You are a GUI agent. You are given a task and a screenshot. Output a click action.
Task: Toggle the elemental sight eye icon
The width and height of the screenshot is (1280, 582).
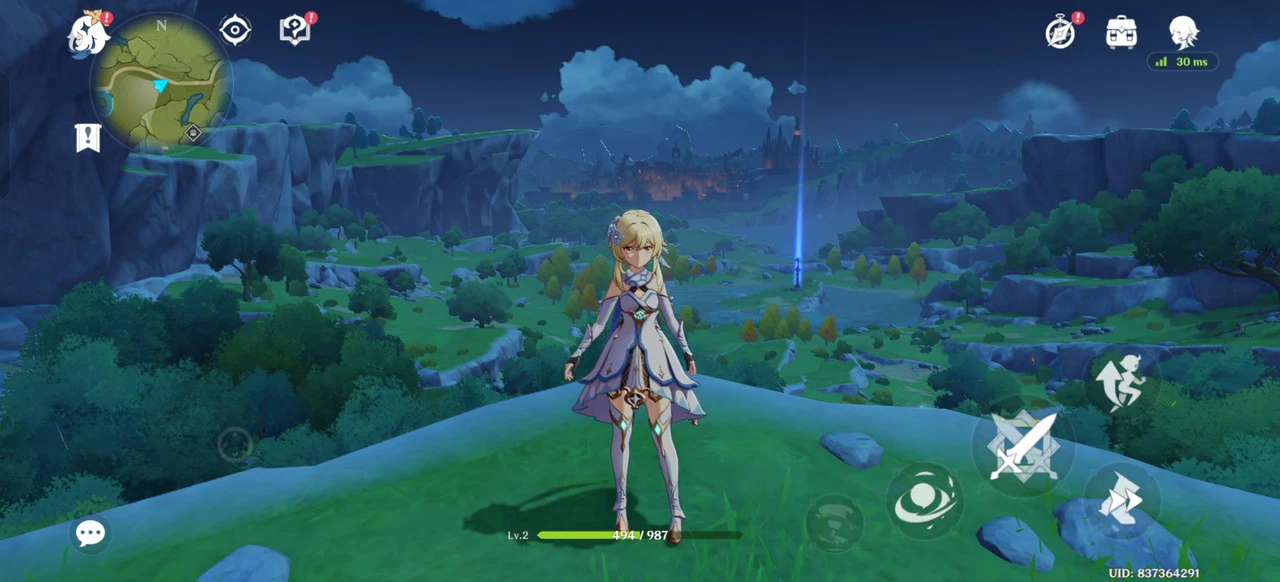click(x=235, y=30)
